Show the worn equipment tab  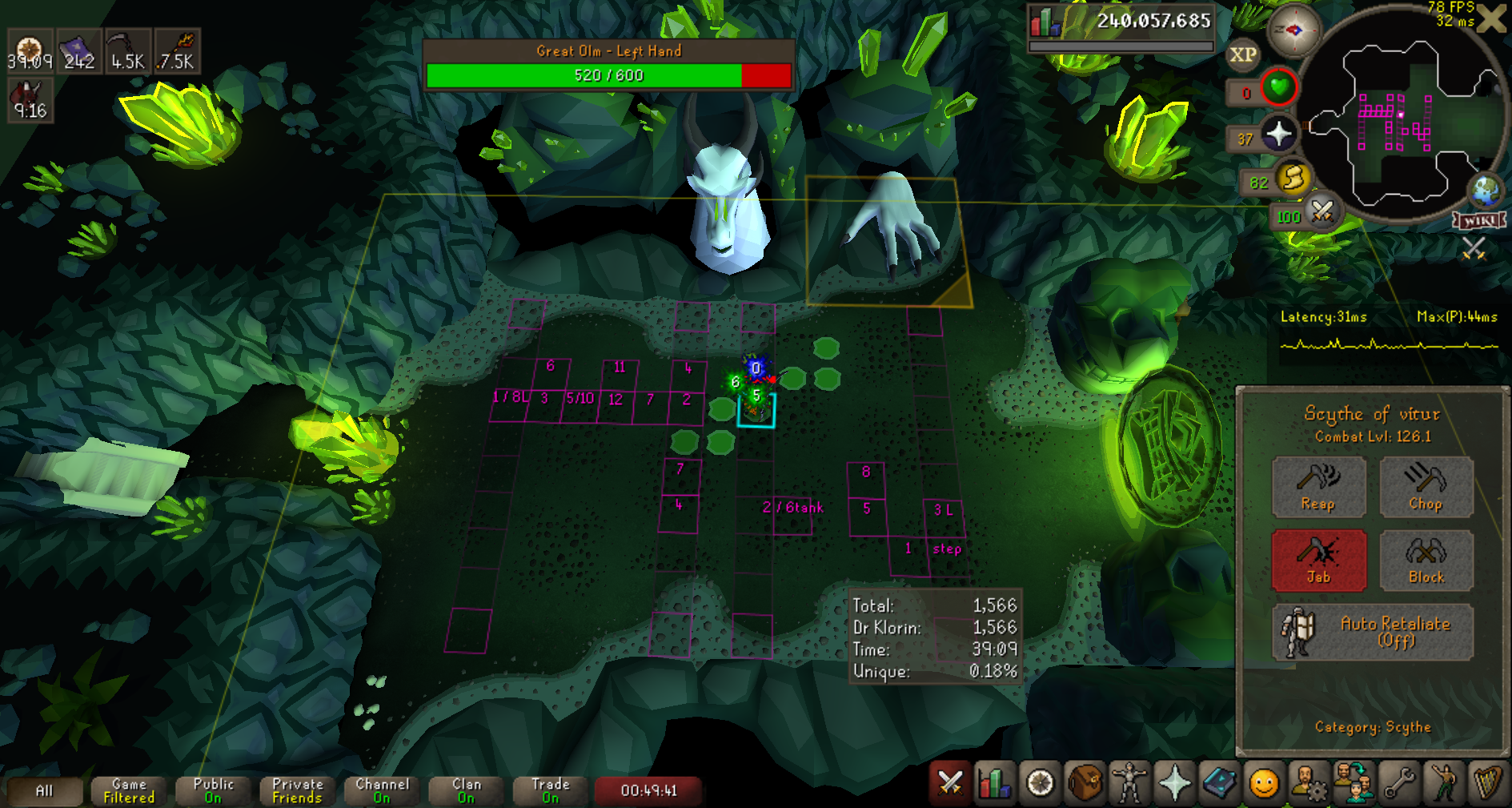click(x=1129, y=782)
